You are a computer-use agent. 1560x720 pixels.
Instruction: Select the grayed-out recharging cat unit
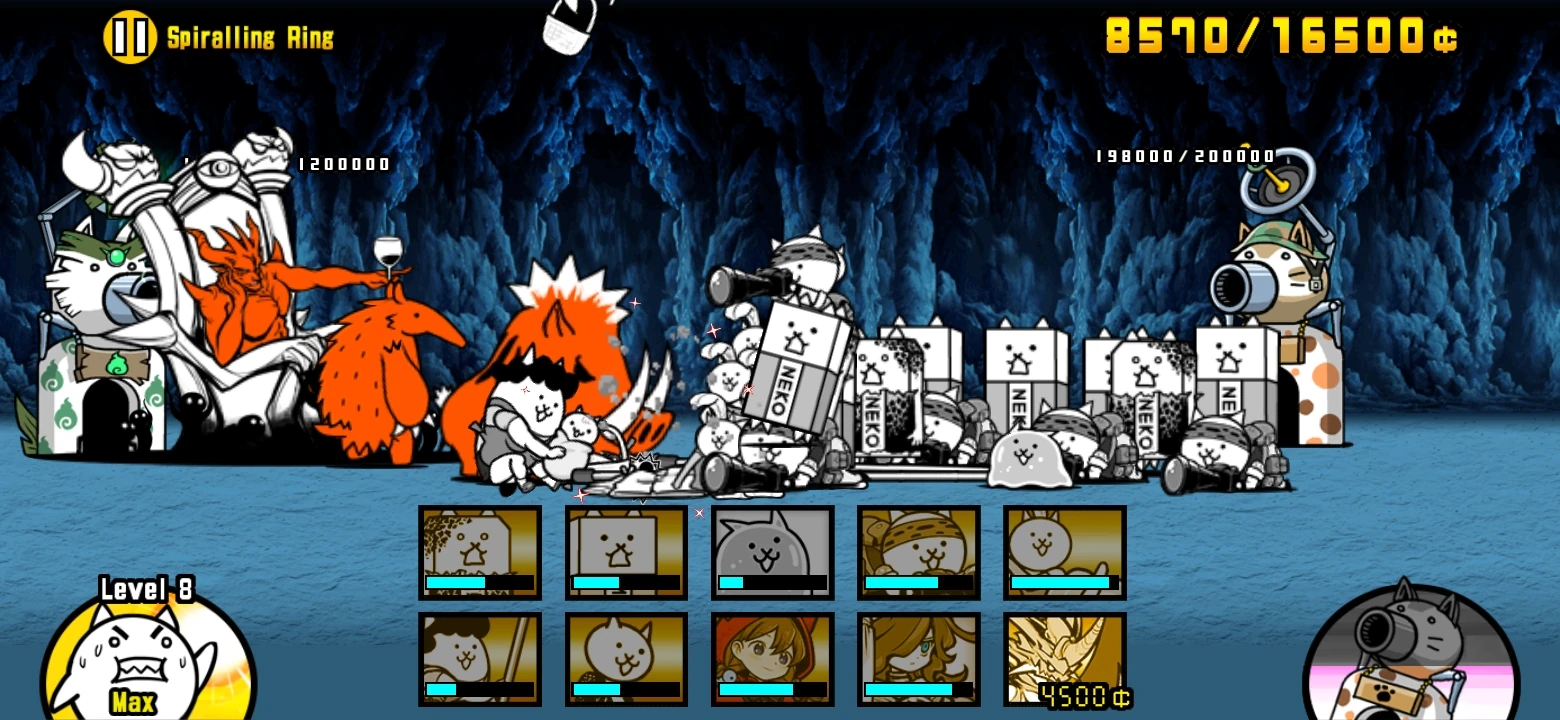click(772, 552)
